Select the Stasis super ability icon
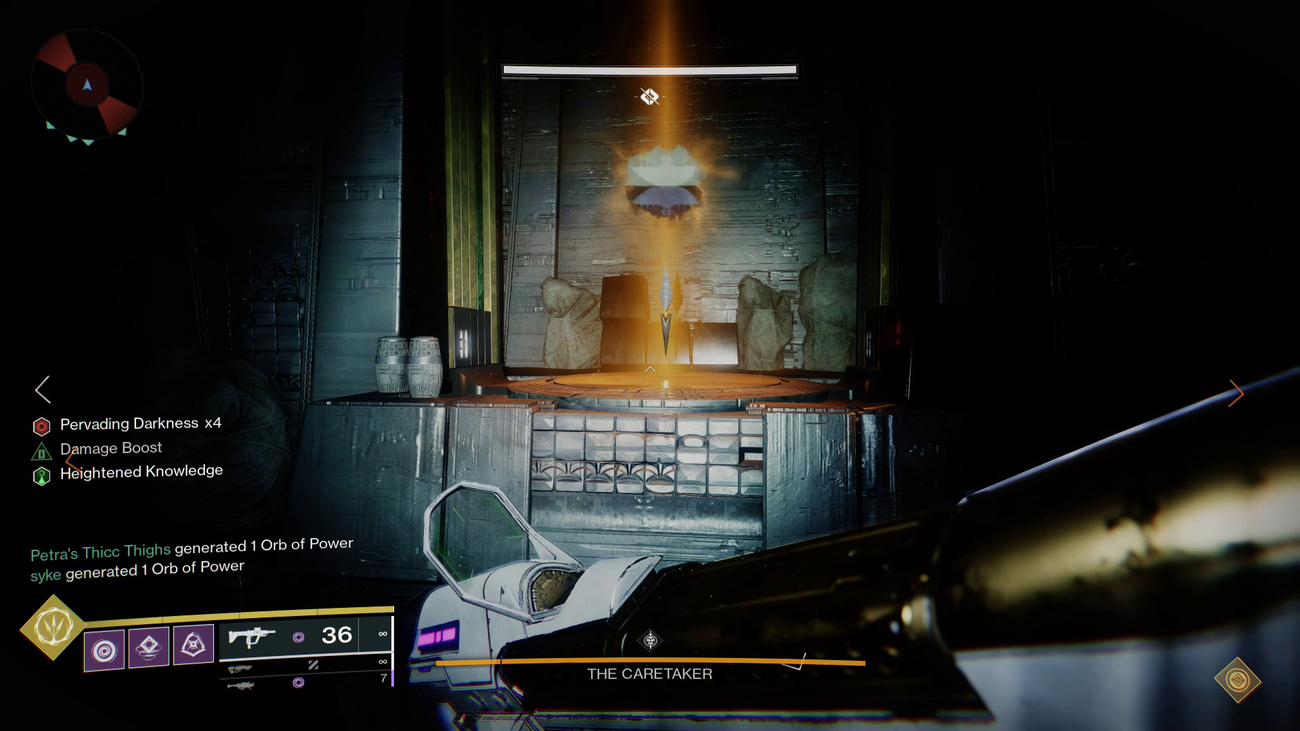Viewport: 1300px width, 731px height. click(x=55, y=625)
